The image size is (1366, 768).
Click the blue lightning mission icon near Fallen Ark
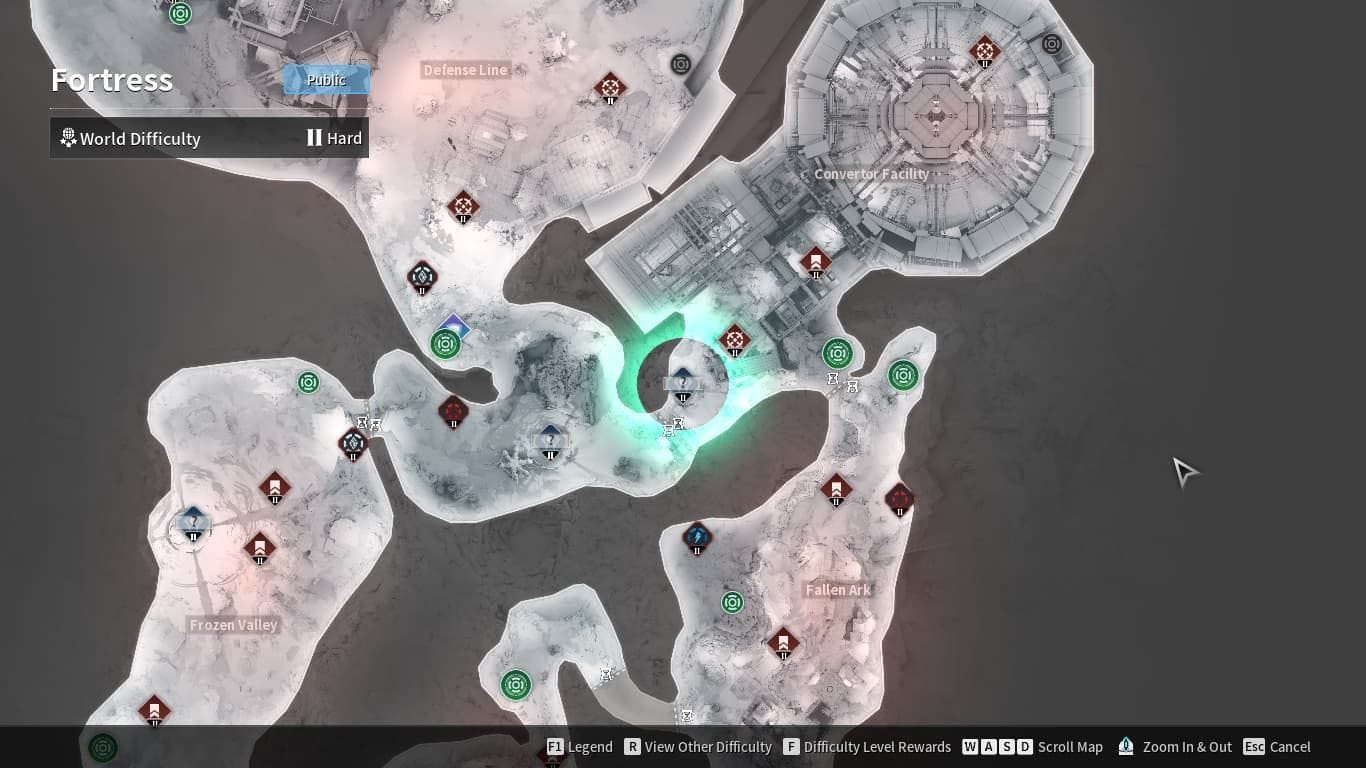coord(697,538)
